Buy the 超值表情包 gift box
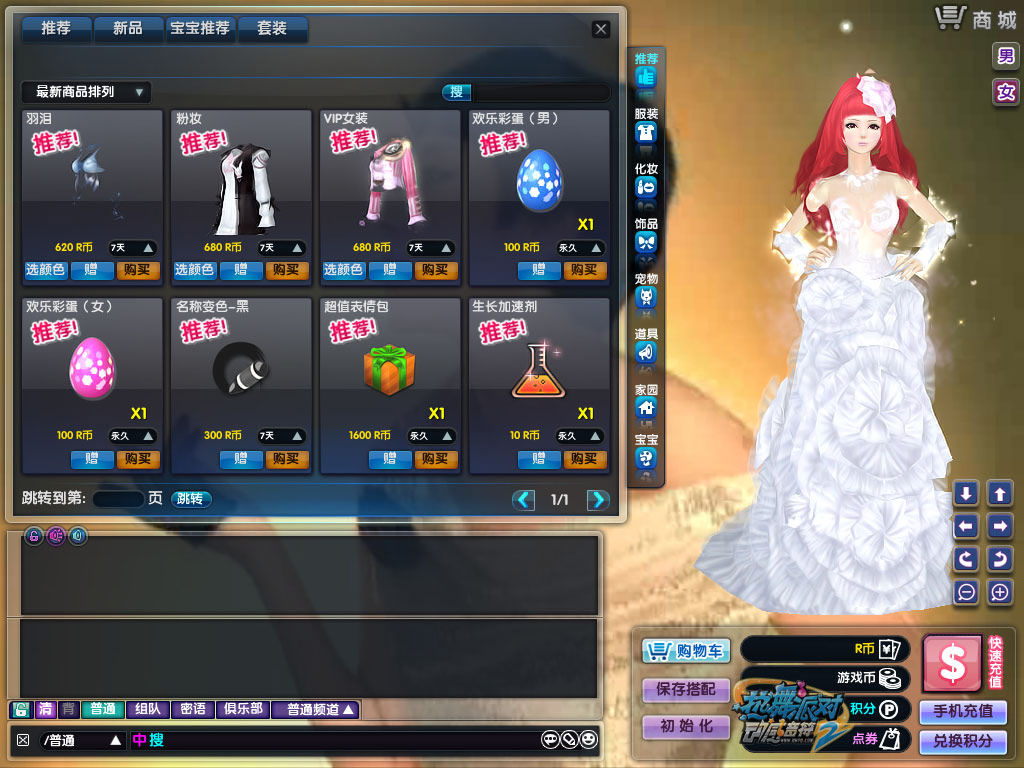The image size is (1024, 768). (436, 459)
